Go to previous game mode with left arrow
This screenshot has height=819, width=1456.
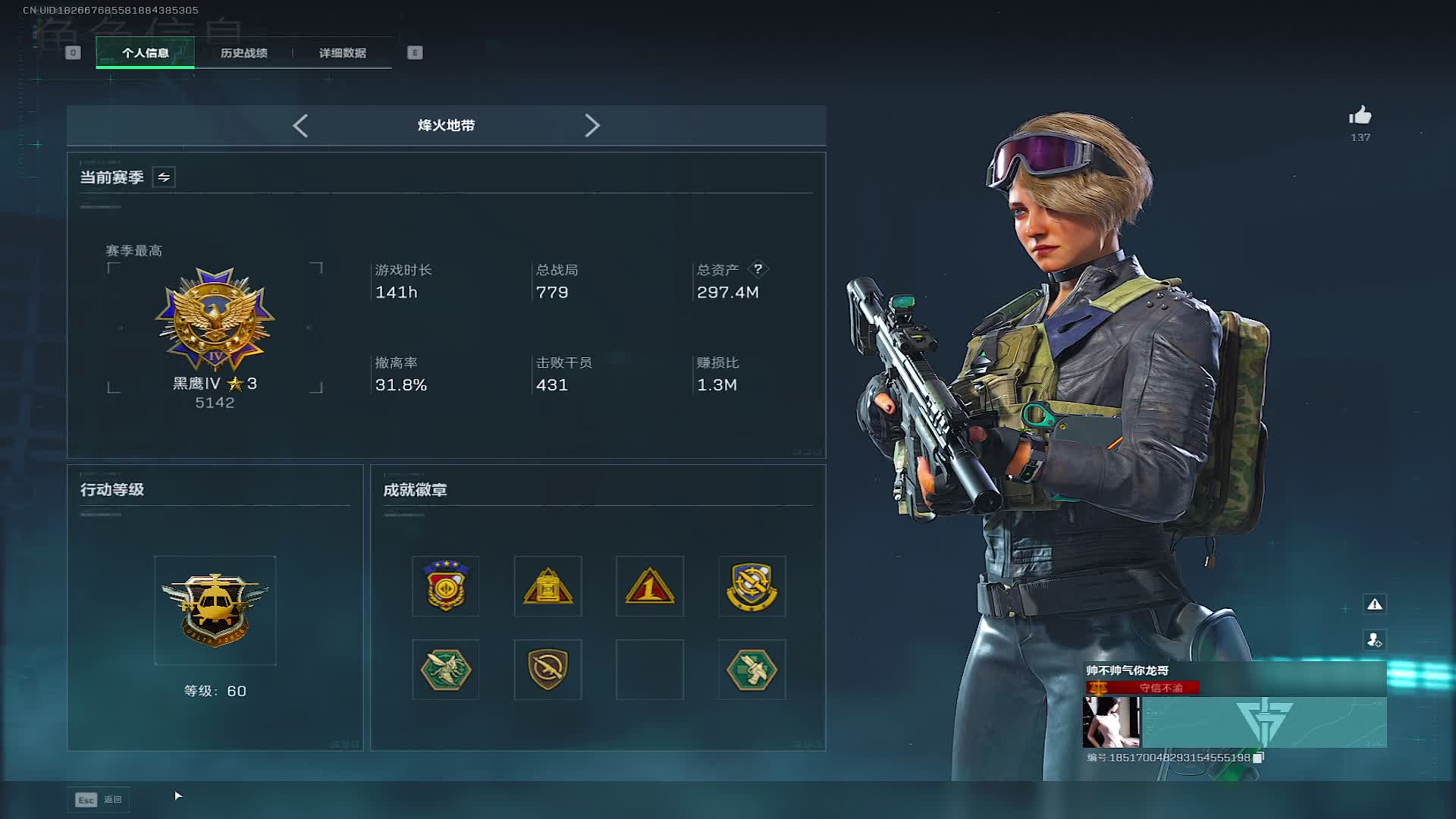(x=300, y=126)
